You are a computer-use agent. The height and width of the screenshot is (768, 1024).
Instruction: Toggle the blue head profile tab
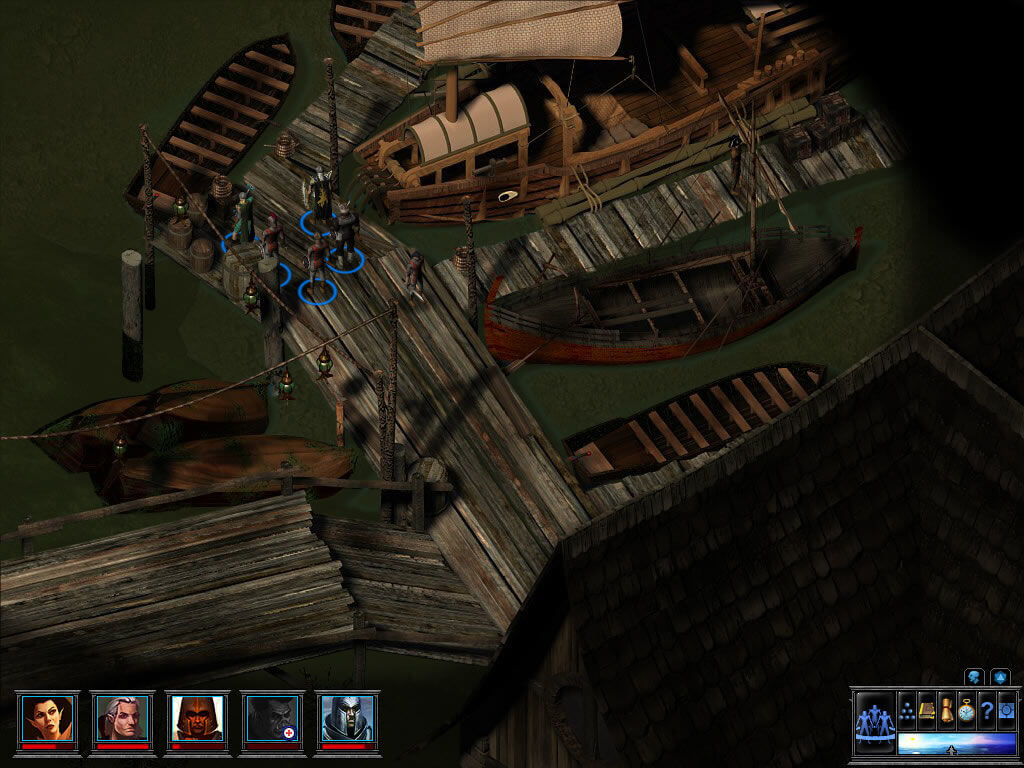(975, 677)
